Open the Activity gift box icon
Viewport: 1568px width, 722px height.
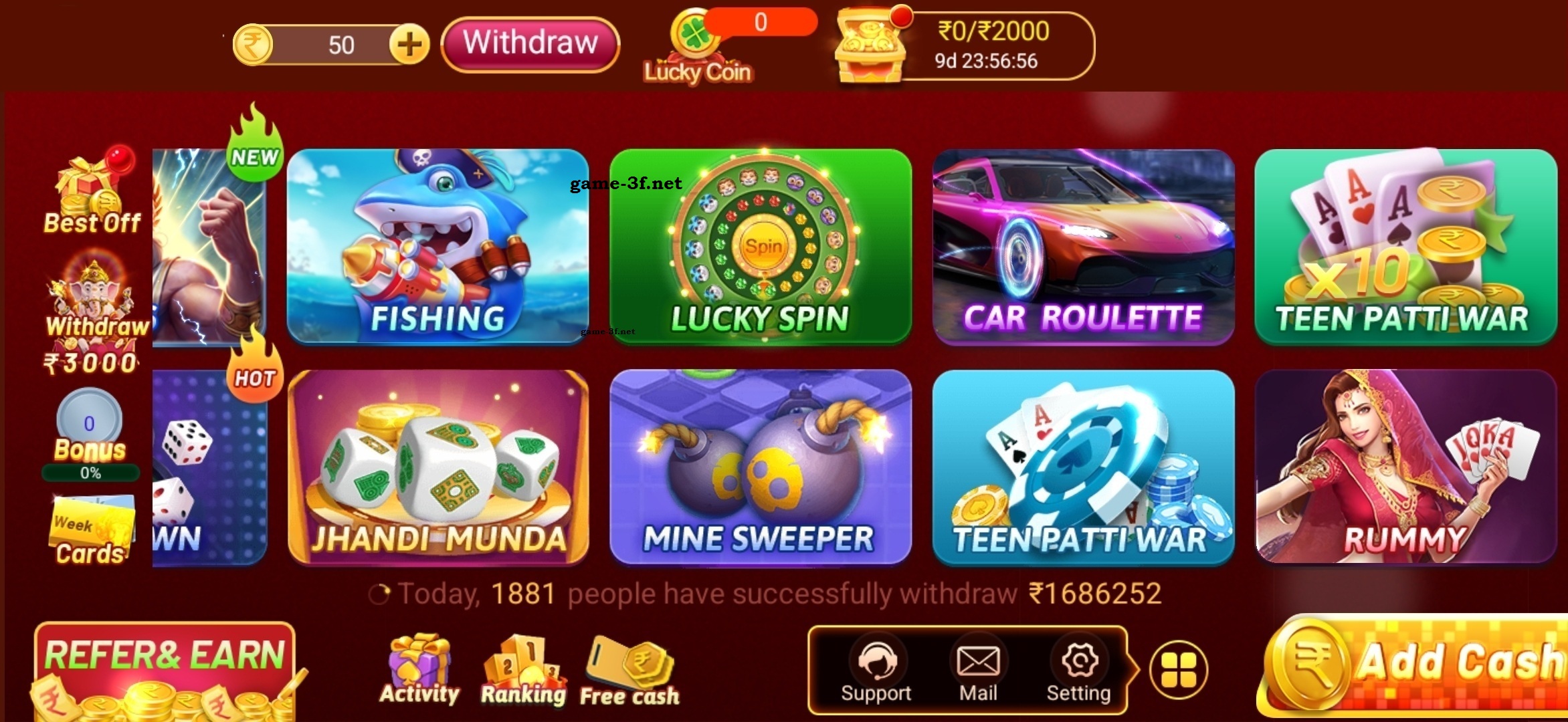419,670
